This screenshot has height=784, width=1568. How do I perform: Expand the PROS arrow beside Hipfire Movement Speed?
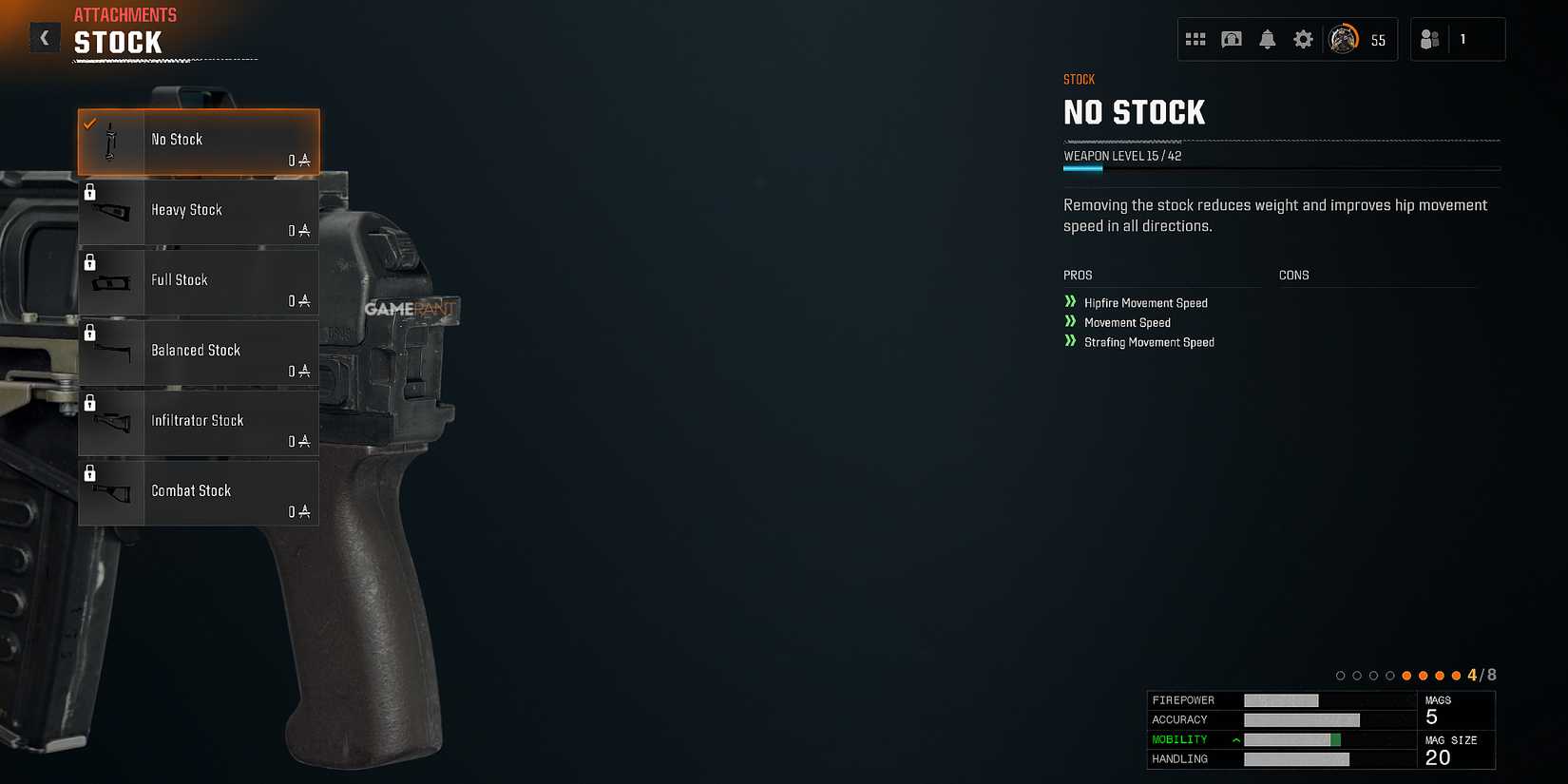(1071, 302)
